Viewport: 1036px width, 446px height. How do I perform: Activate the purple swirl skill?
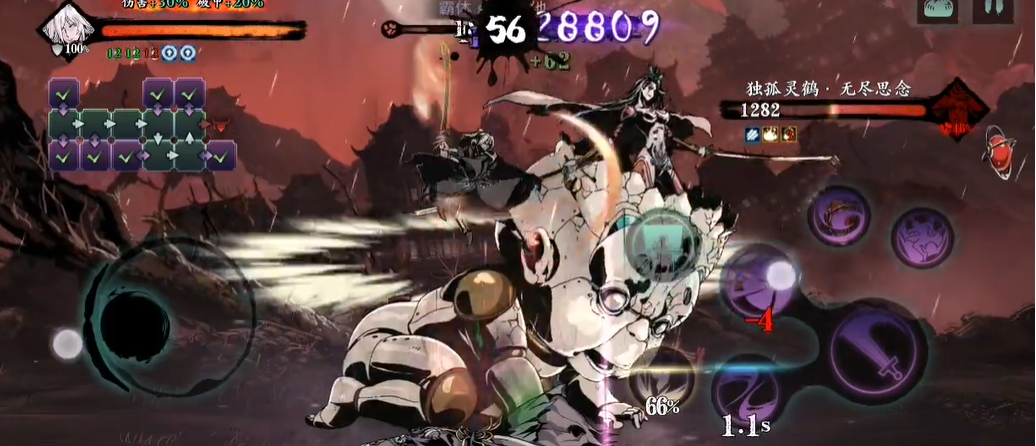[x=838, y=215]
